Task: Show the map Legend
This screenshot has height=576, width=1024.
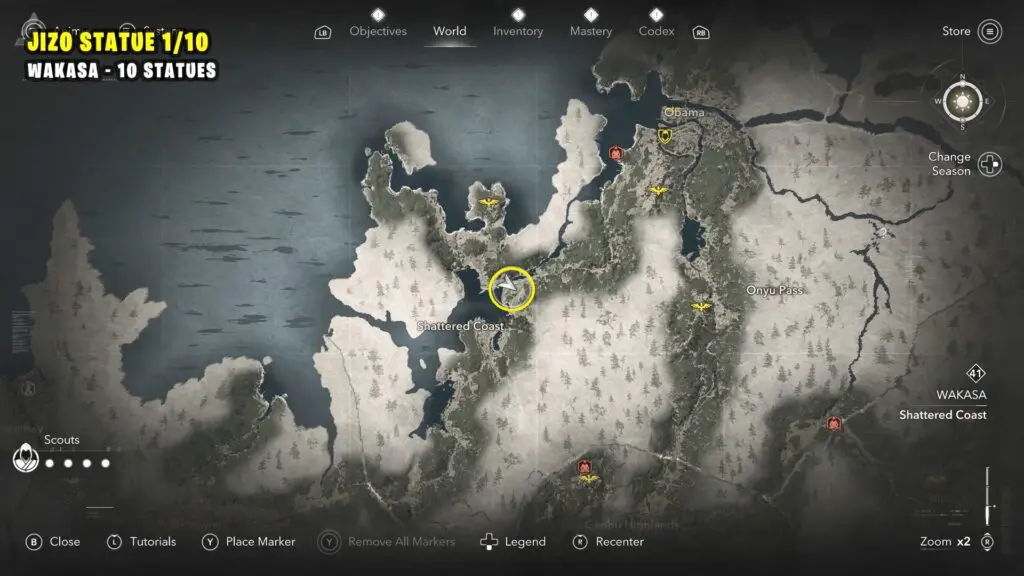Action: click(x=513, y=542)
